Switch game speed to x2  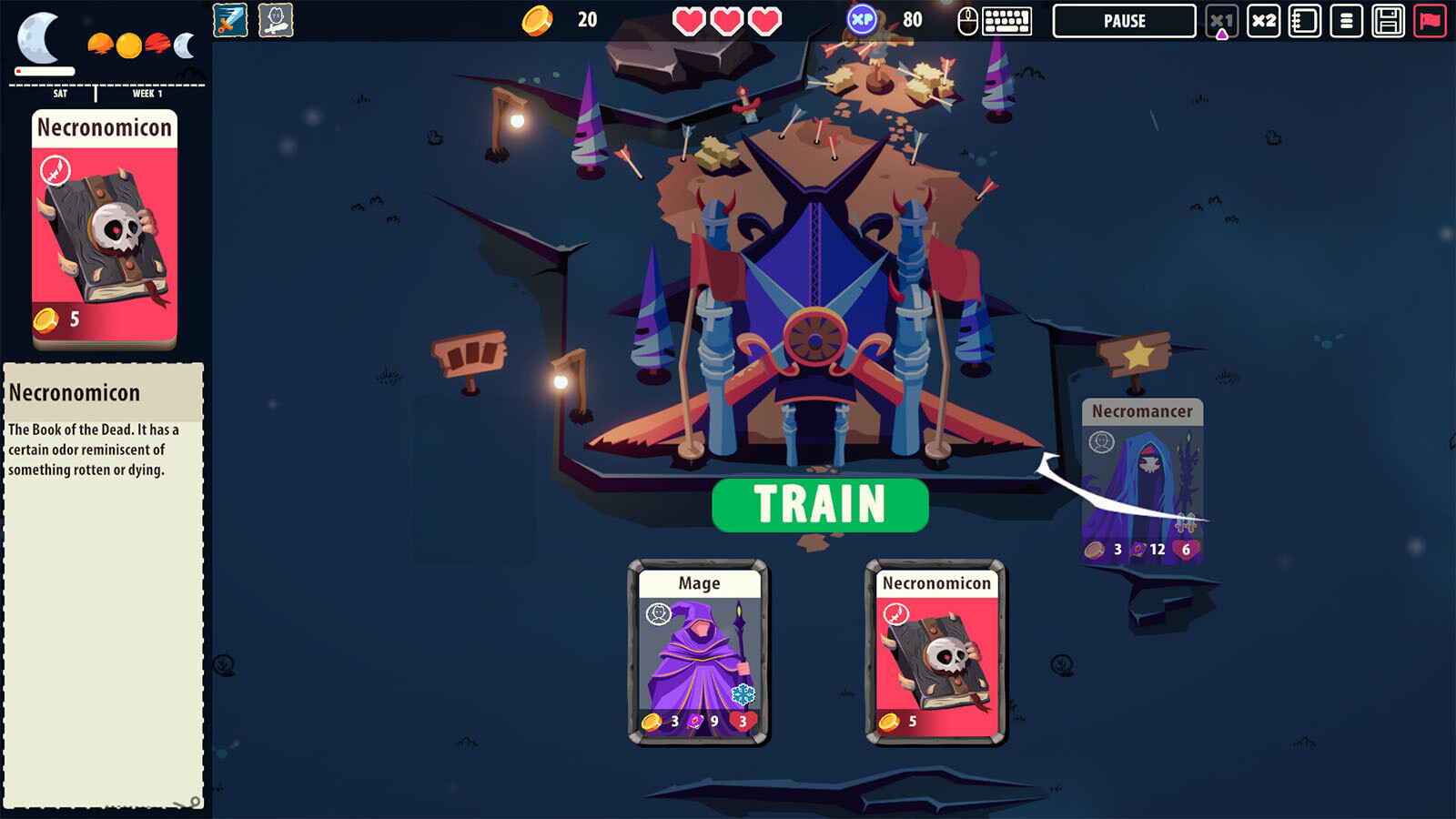pos(1263,21)
